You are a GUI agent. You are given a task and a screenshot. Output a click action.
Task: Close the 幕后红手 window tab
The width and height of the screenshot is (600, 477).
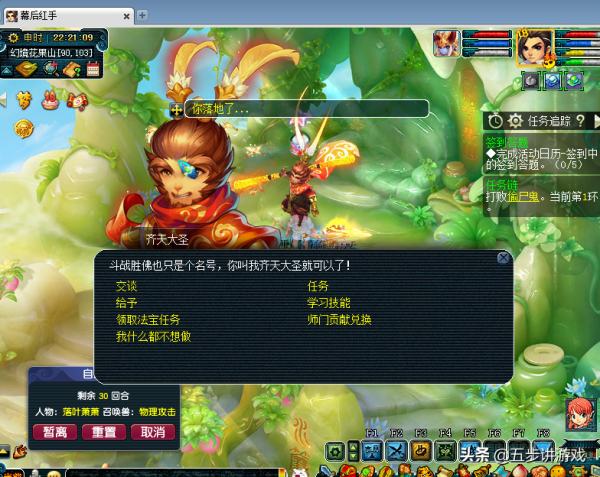[126, 16]
